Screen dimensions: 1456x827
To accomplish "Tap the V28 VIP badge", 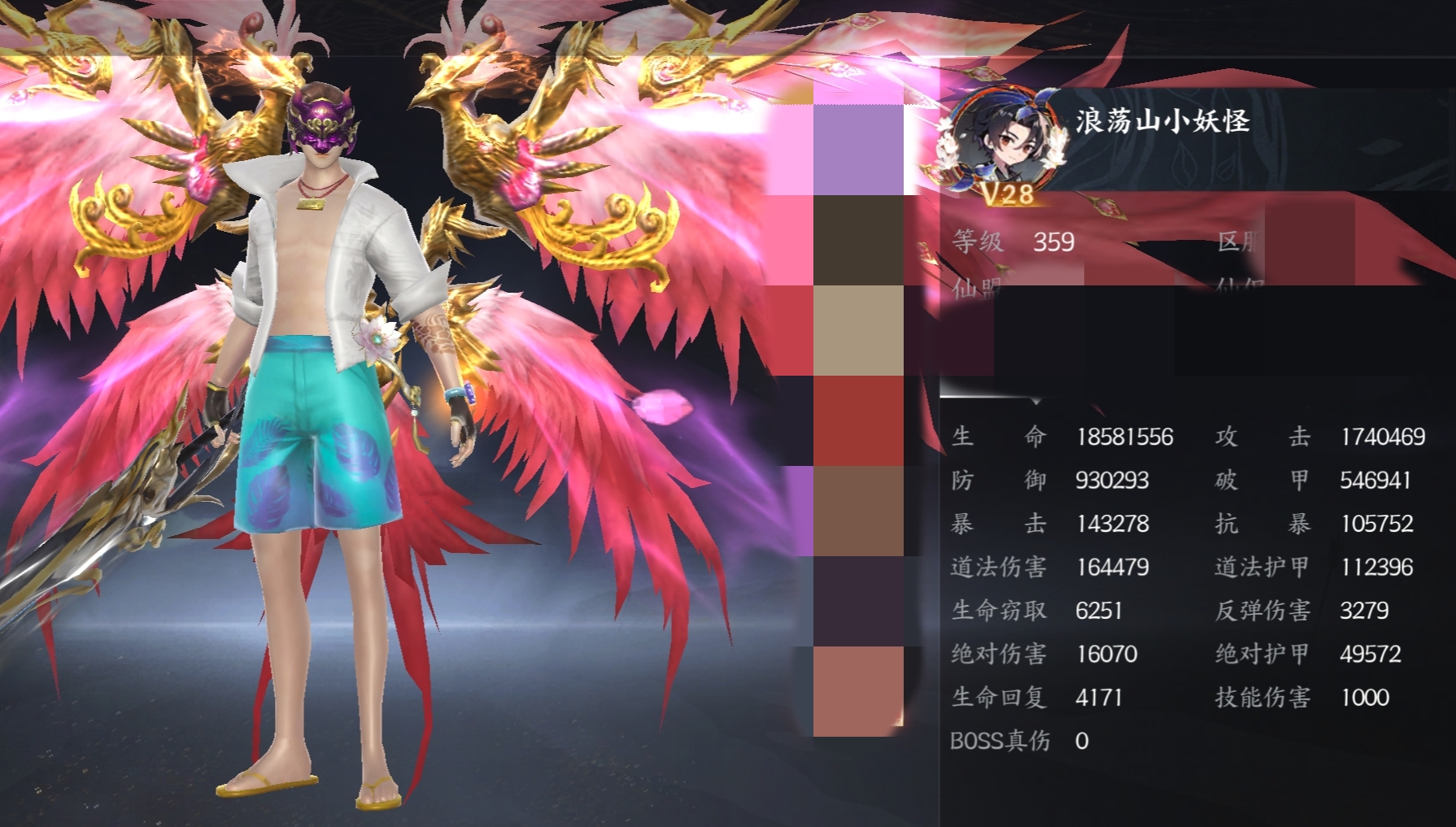I will tap(1007, 194).
